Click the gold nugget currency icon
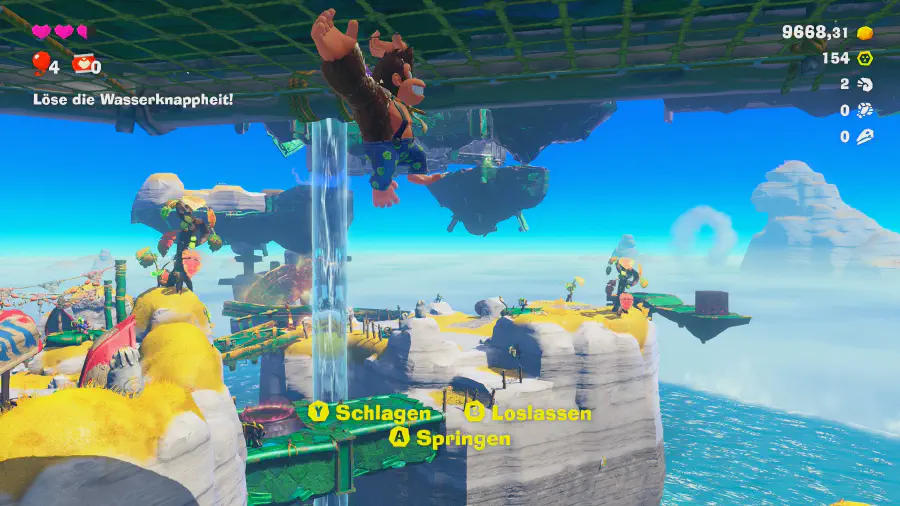The image size is (900, 506). (x=866, y=33)
